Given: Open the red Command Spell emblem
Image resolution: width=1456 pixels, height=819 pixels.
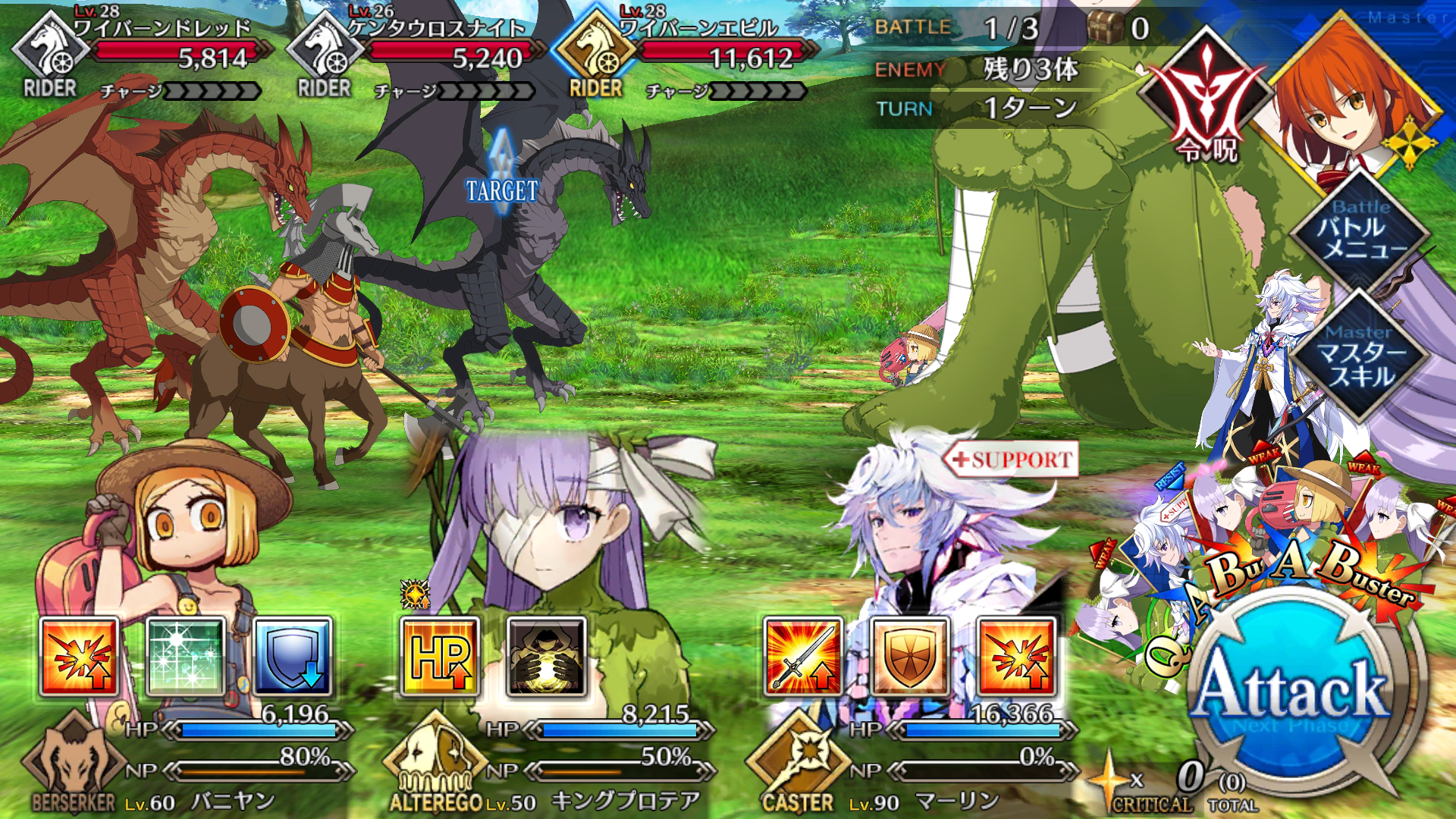Looking at the screenshot, I should click(x=1206, y=99).
